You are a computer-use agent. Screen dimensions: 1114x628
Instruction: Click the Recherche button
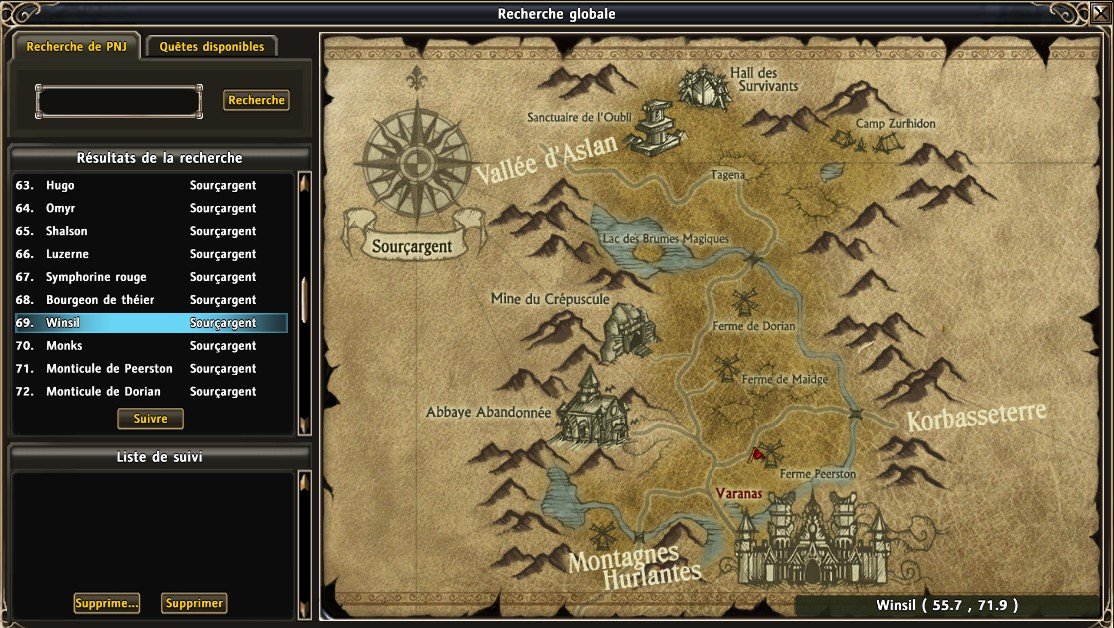256,100
